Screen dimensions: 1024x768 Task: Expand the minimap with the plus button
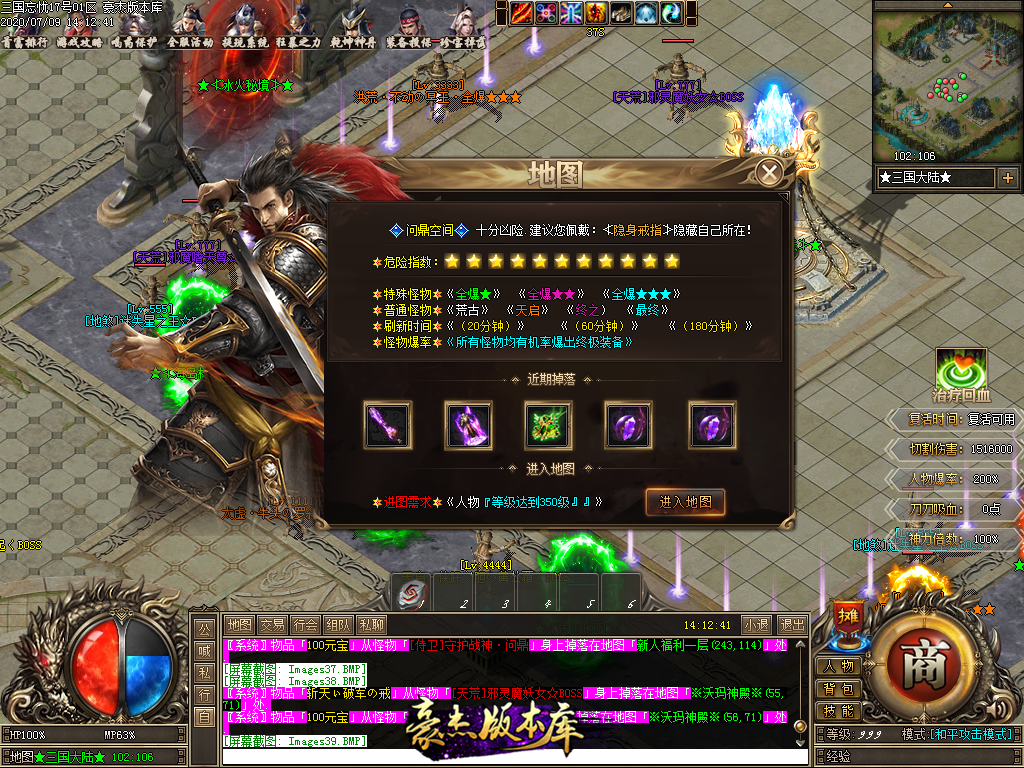click(x=1007, y=178)
